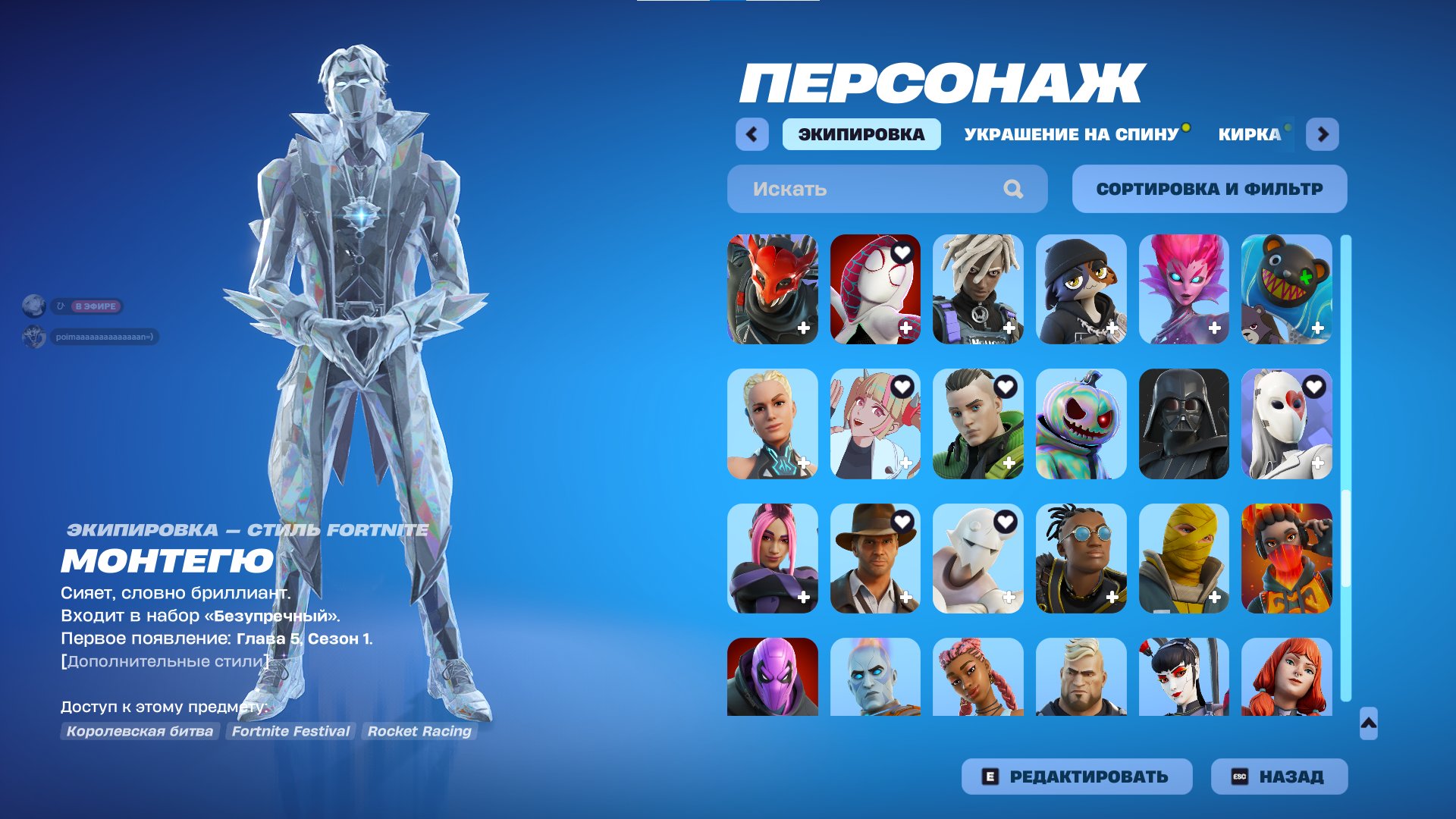Click the ESC key icon on the НАЗАД button

tap(1238, 776)
